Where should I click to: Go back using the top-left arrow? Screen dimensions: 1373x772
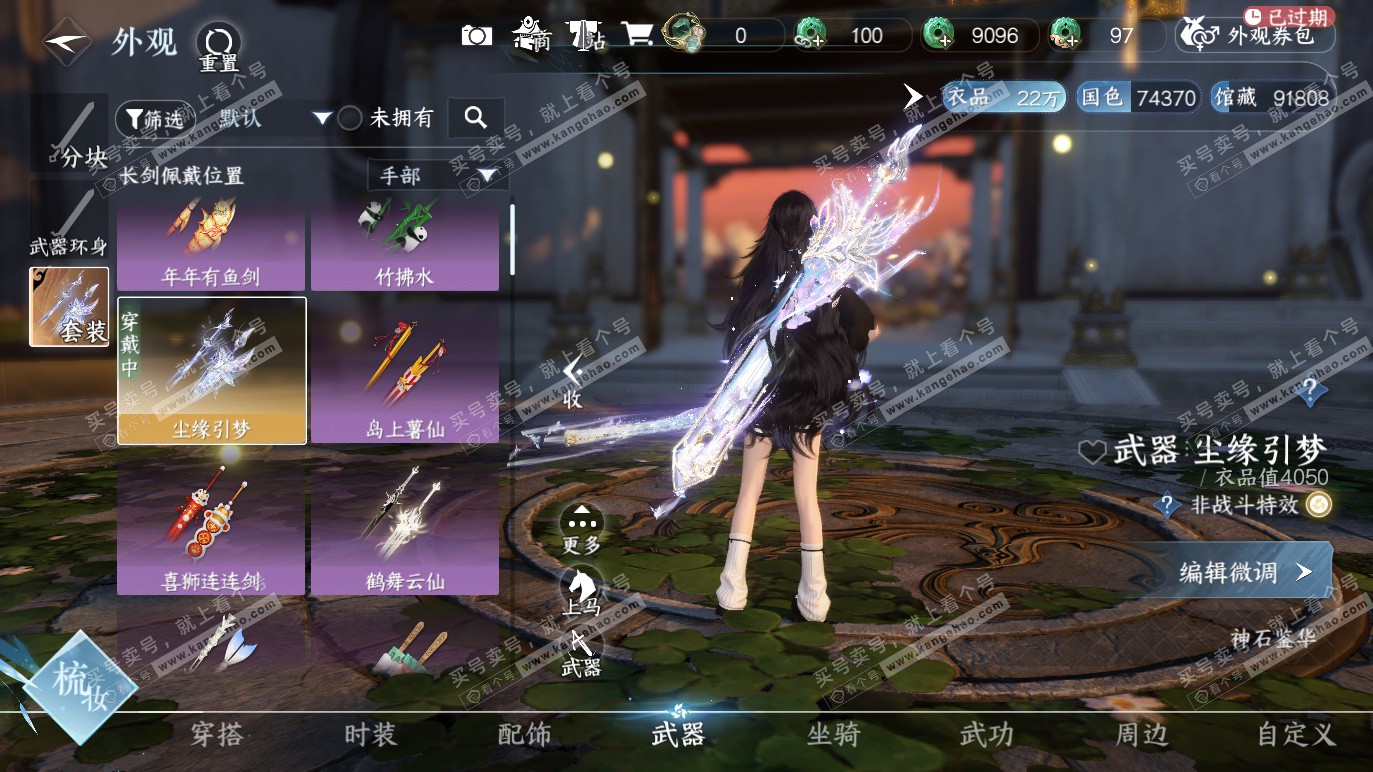(68, 42)
